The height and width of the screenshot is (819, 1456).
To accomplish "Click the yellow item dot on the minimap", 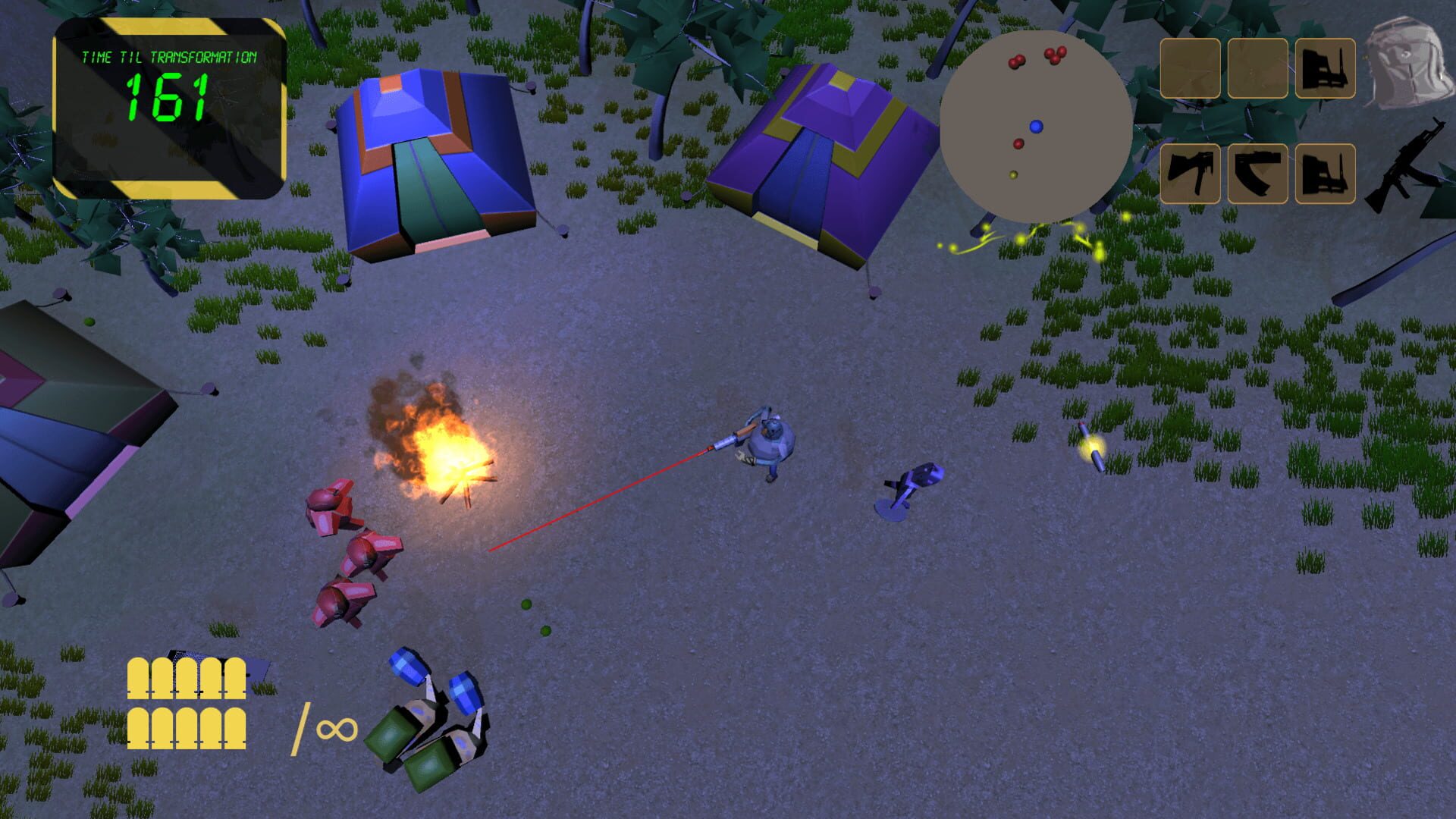I will point(1014,174).
